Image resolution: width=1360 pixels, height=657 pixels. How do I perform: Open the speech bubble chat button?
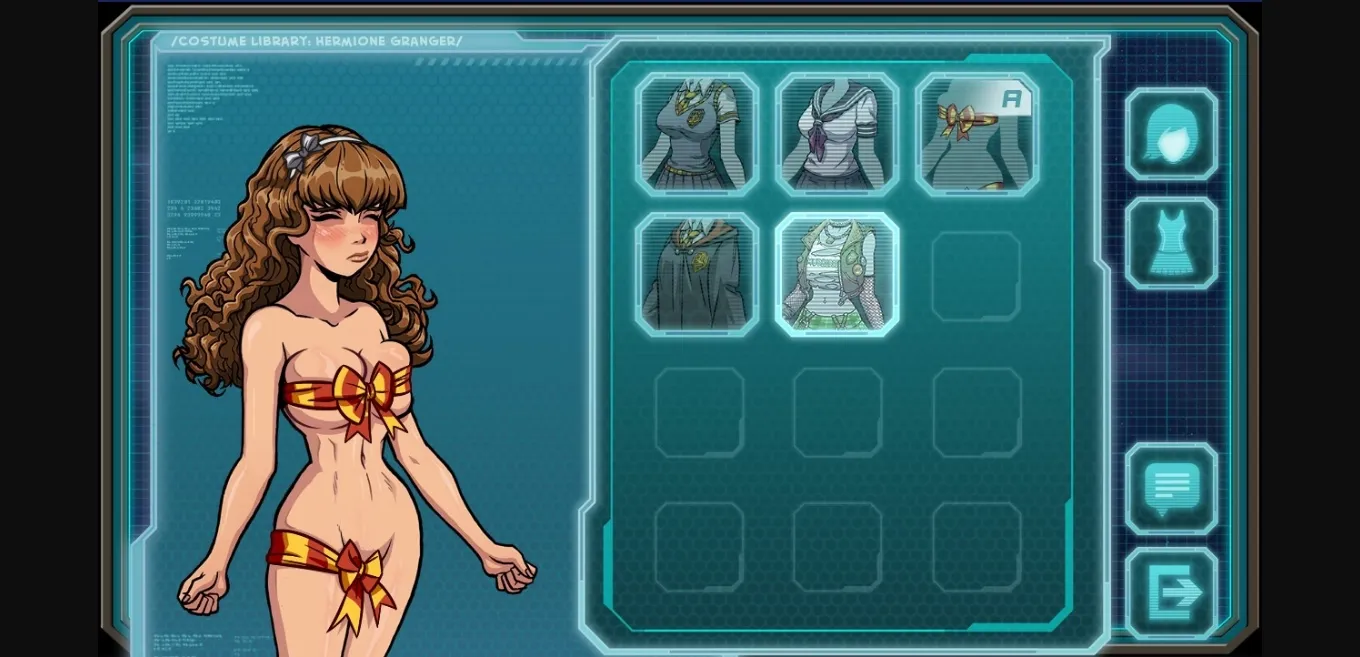click(x=1171, y=489)
